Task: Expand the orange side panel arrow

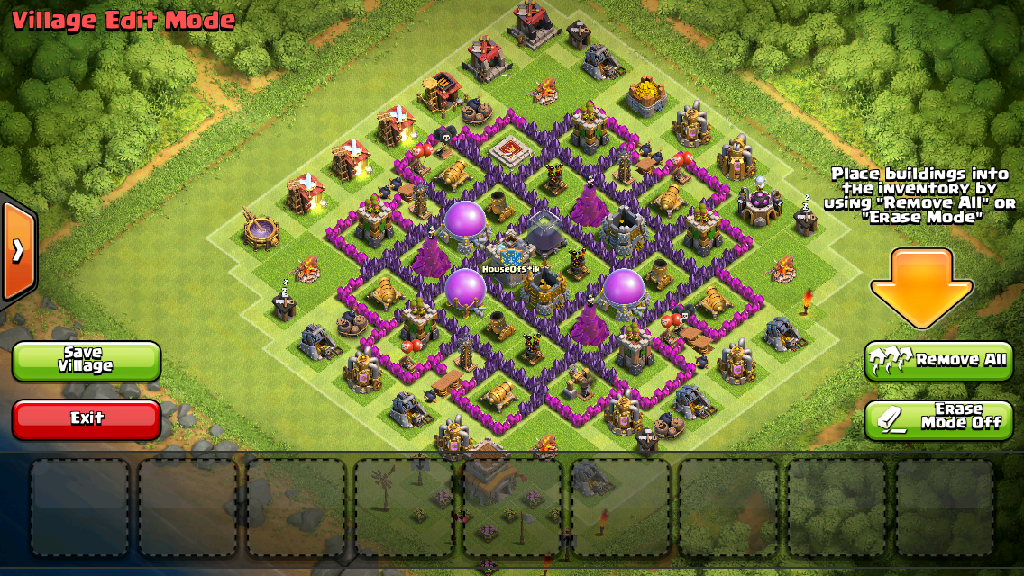Action: point(18,250)
